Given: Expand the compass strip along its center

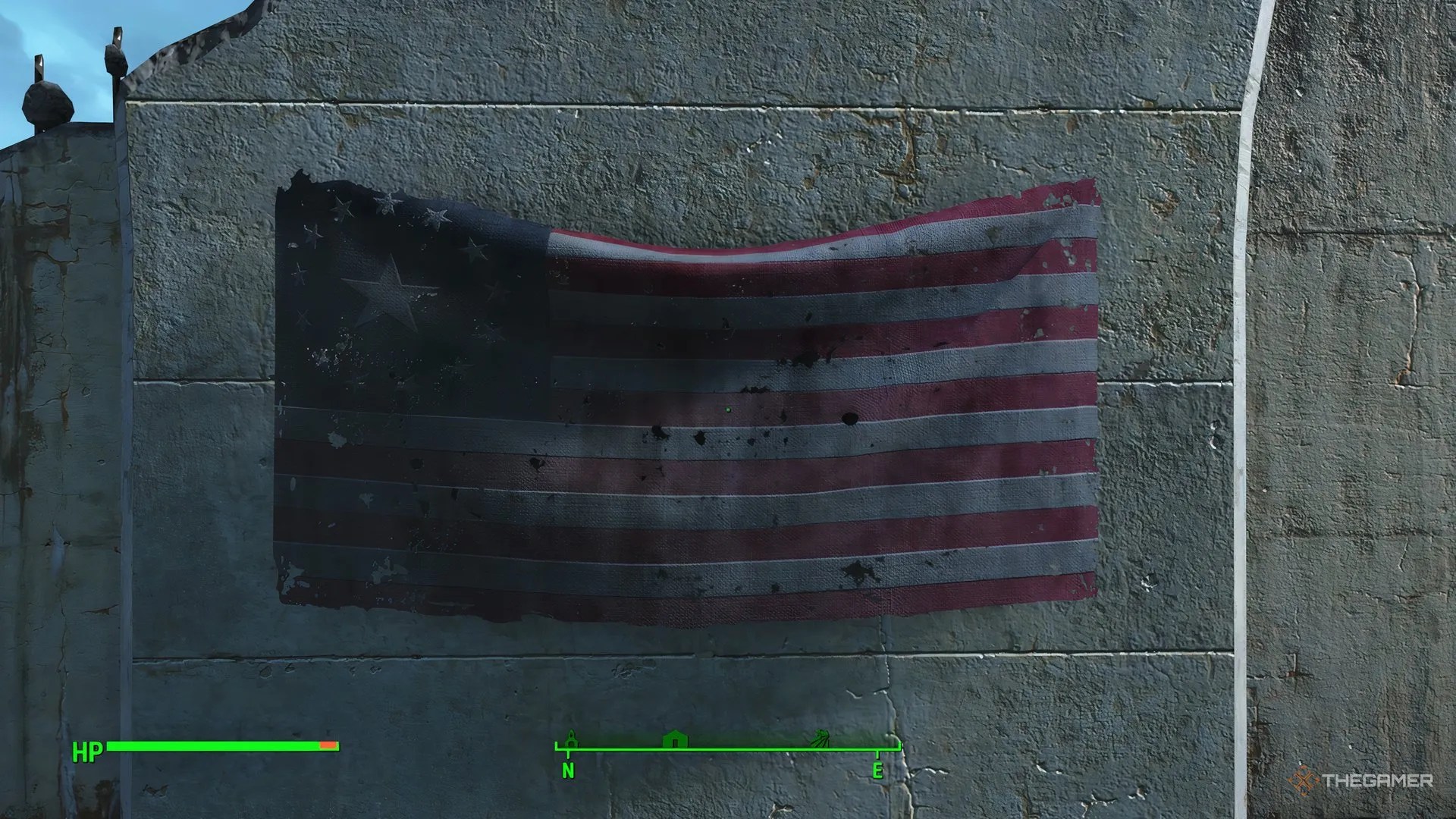Looking at the screenshot, I should tap(724, 749).
